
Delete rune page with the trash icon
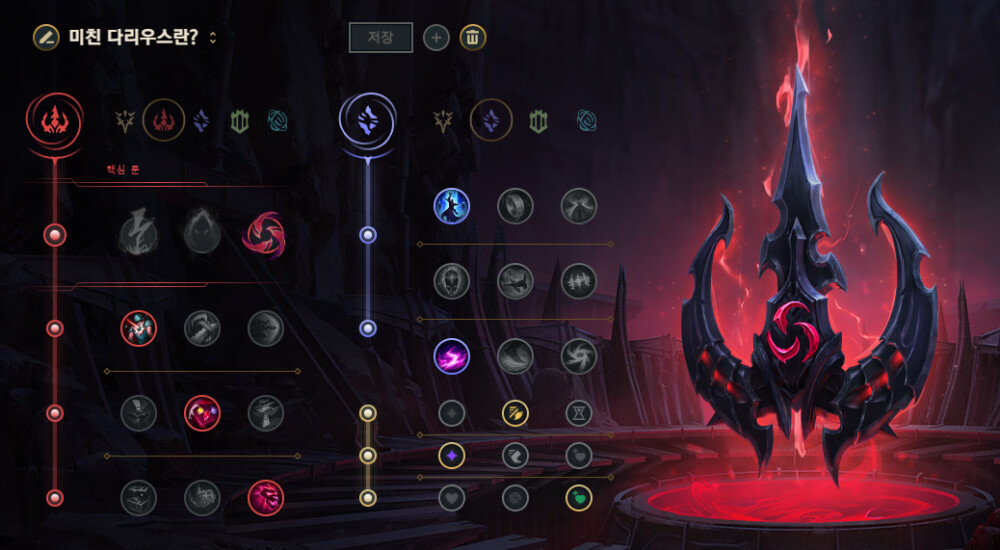[x=473, y=38]
